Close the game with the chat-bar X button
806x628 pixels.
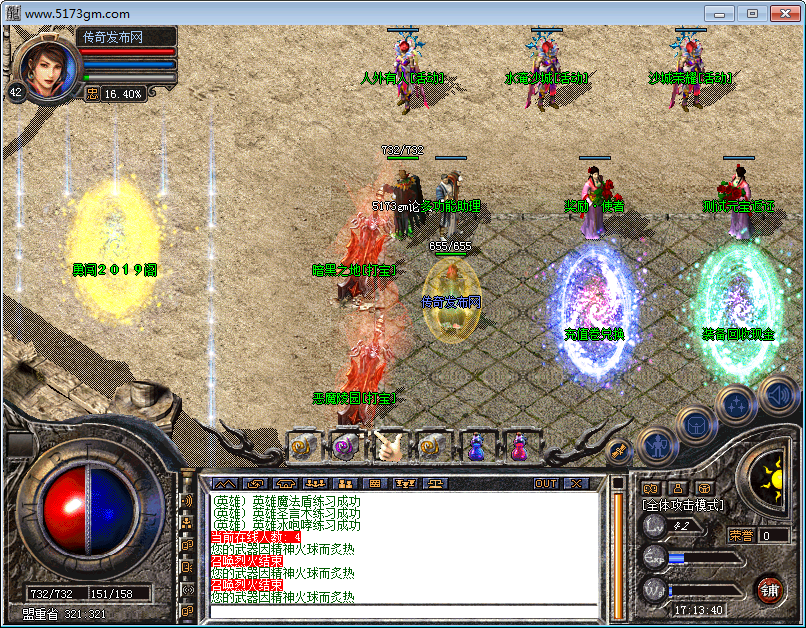(x=577, y=484)
